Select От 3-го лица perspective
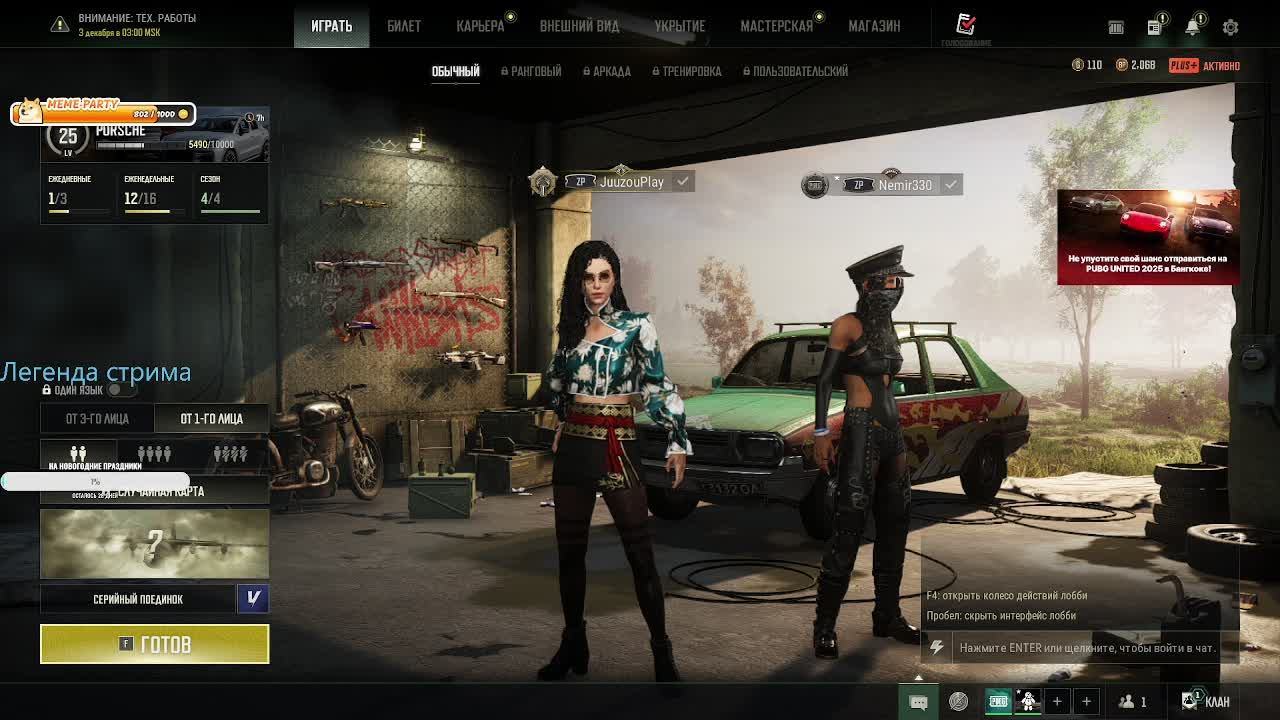1280x720 pixels. pos(97,418)
